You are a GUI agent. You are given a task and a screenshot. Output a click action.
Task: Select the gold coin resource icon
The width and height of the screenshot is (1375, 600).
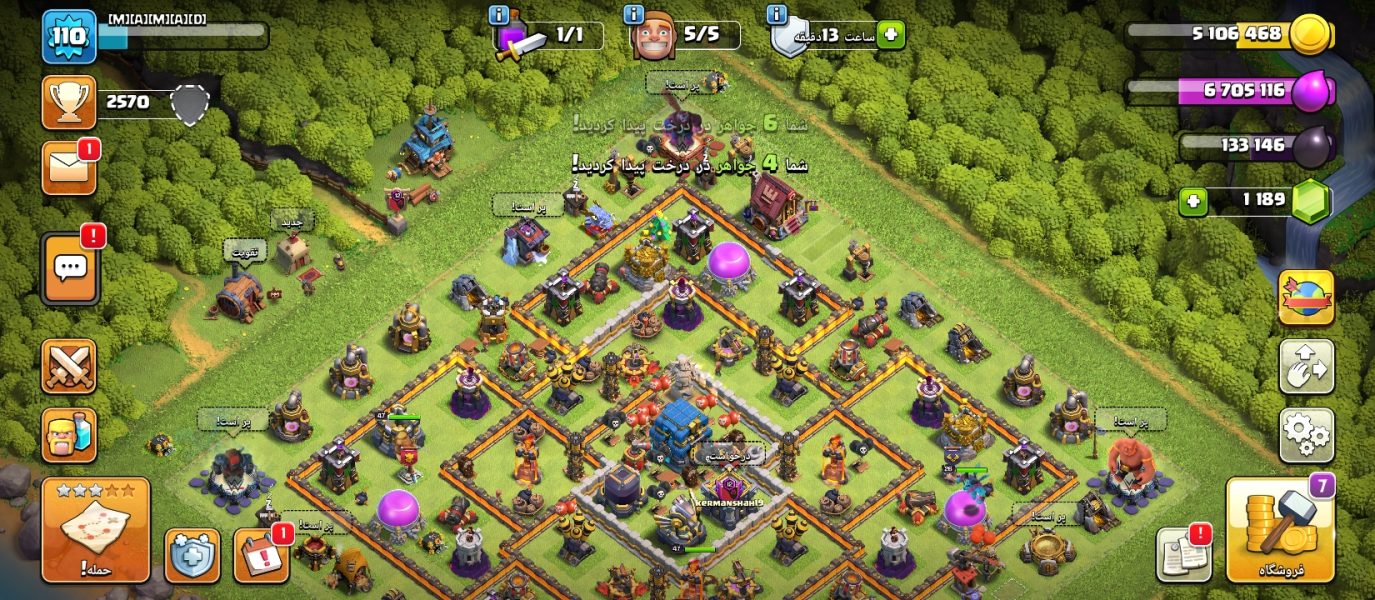point(1309,35)
